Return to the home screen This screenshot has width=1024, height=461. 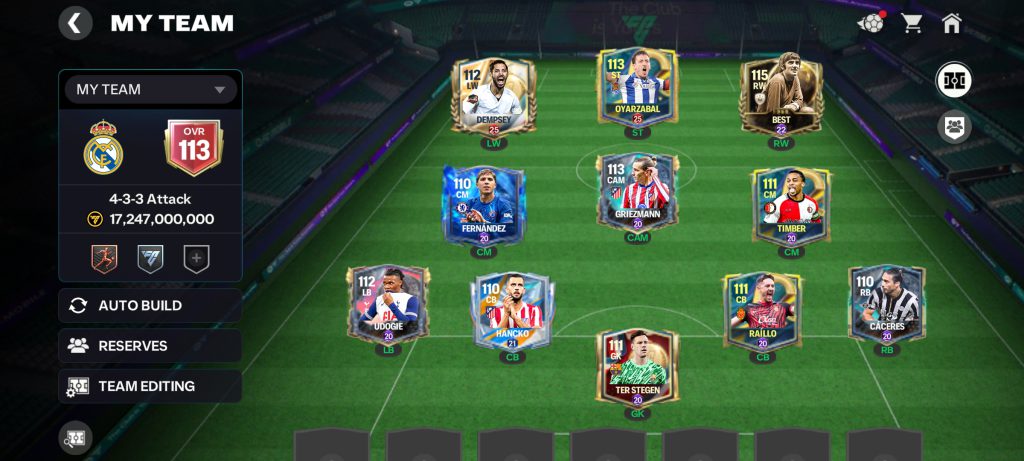(951, 23)
